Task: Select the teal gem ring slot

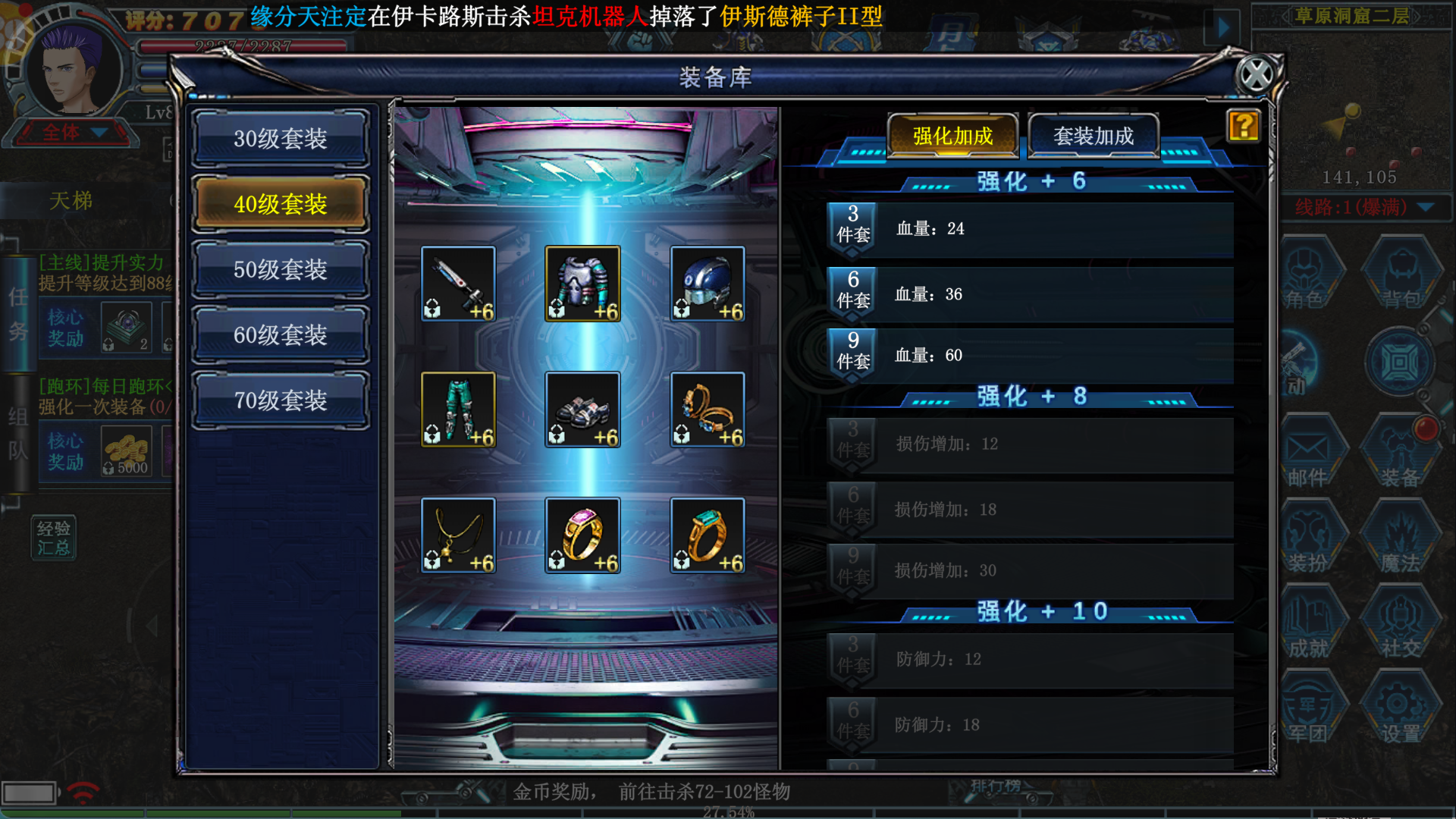Action: click(707, 535)
